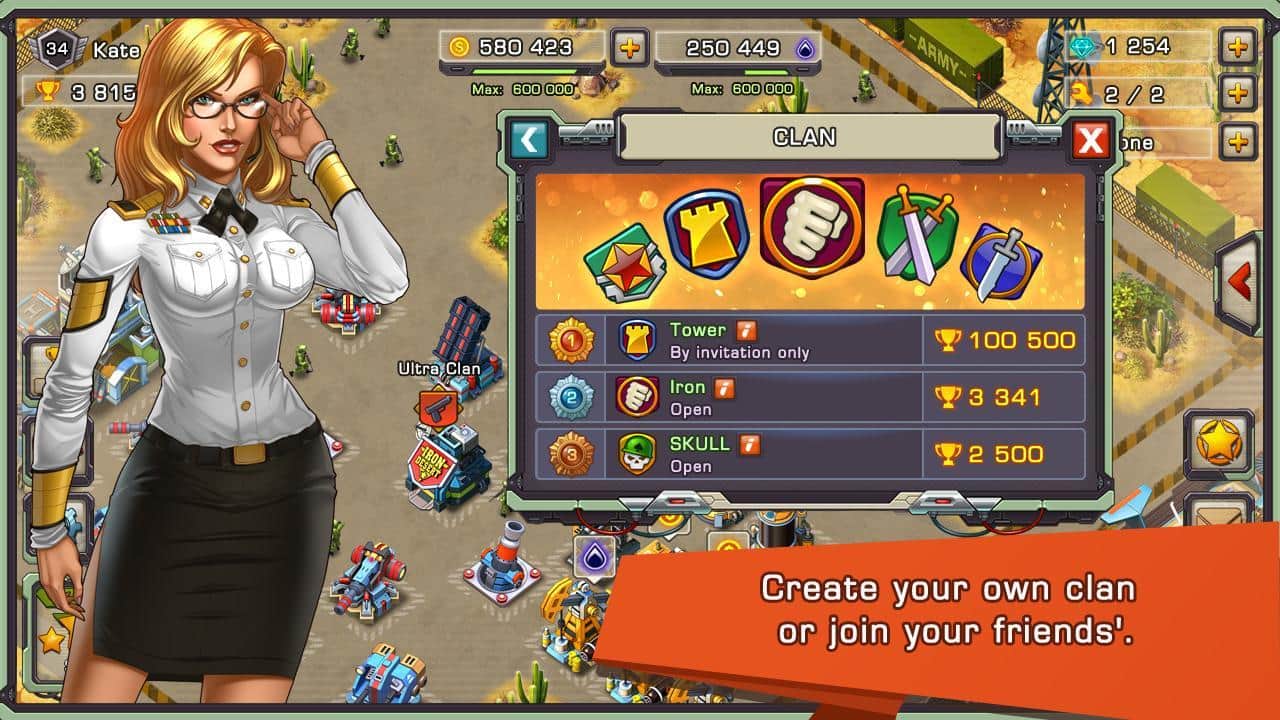Show info for the Tower clan
This screenshot has height=720, width=1280.
pos(746,330)
